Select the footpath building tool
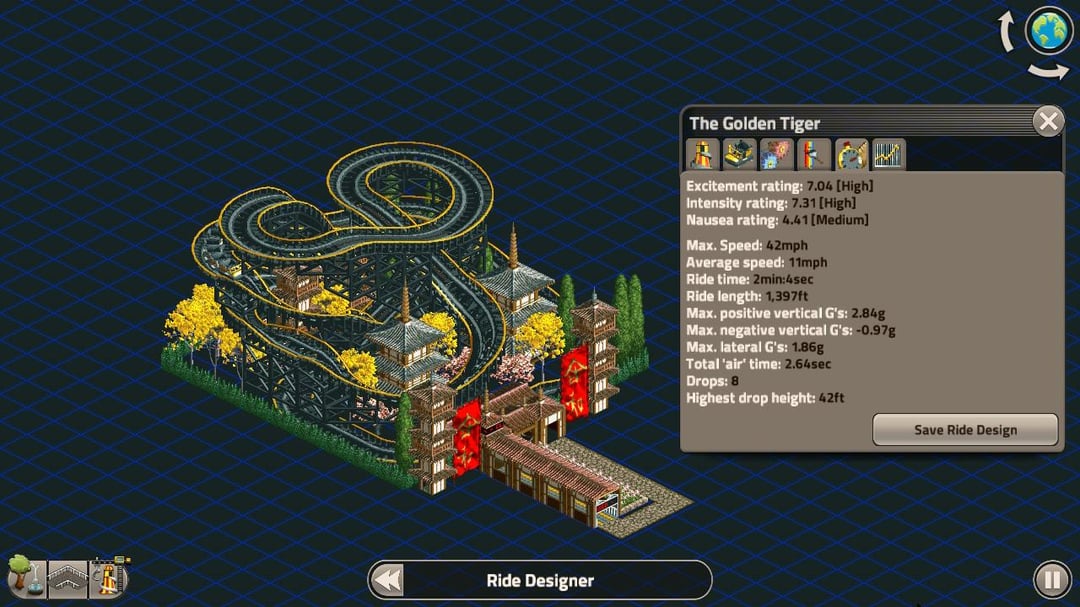The width and height of the screenshot is (1080, 607). pos(68,579)
